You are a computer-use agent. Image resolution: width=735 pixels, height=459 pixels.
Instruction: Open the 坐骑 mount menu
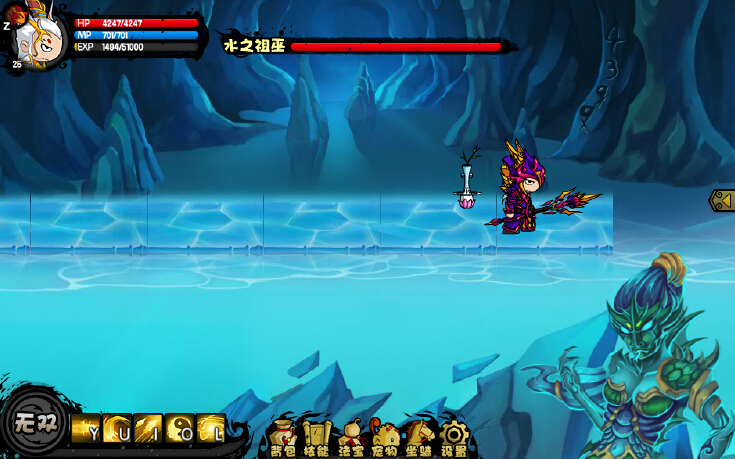point(419,436)
